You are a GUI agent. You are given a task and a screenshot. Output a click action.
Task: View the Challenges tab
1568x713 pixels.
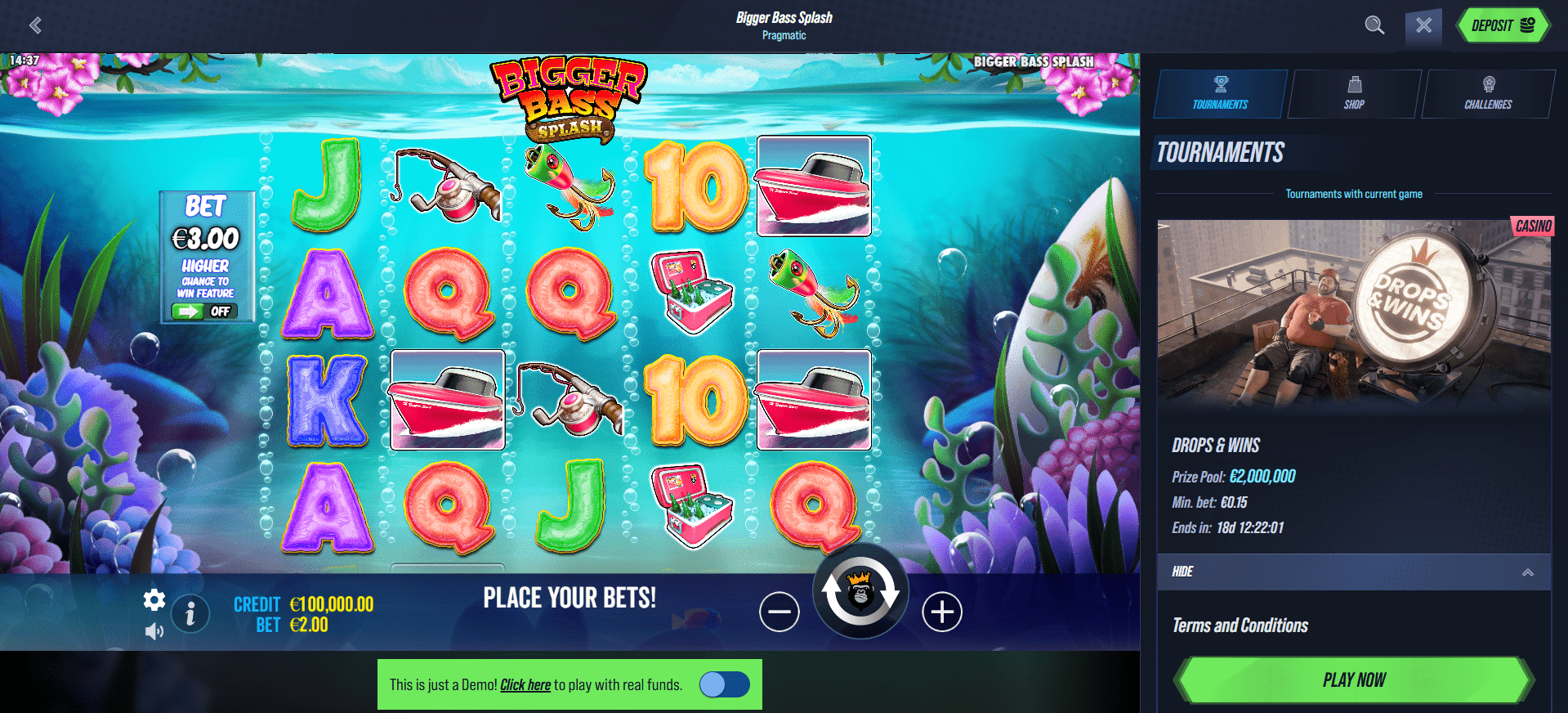(1488, 94)
